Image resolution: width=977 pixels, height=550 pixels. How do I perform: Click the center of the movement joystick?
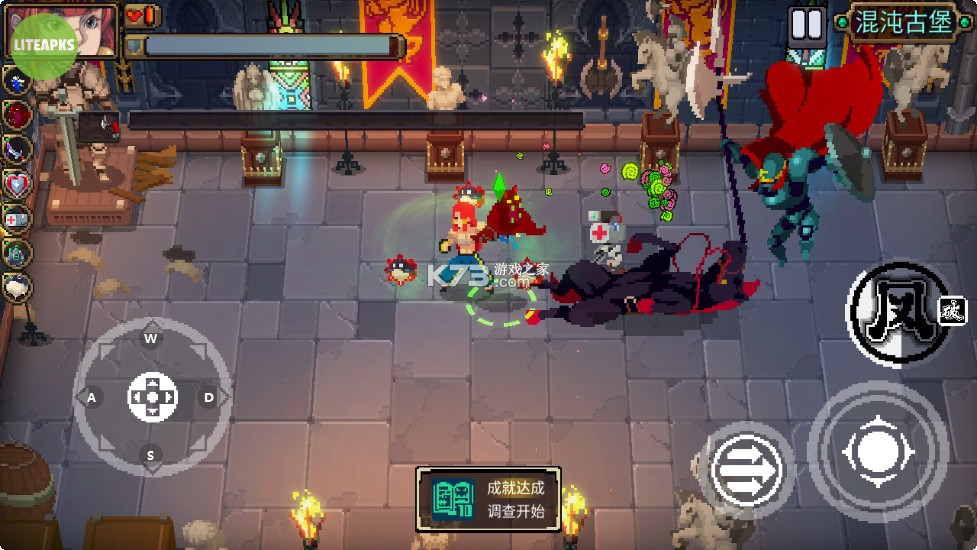[152, 397]
